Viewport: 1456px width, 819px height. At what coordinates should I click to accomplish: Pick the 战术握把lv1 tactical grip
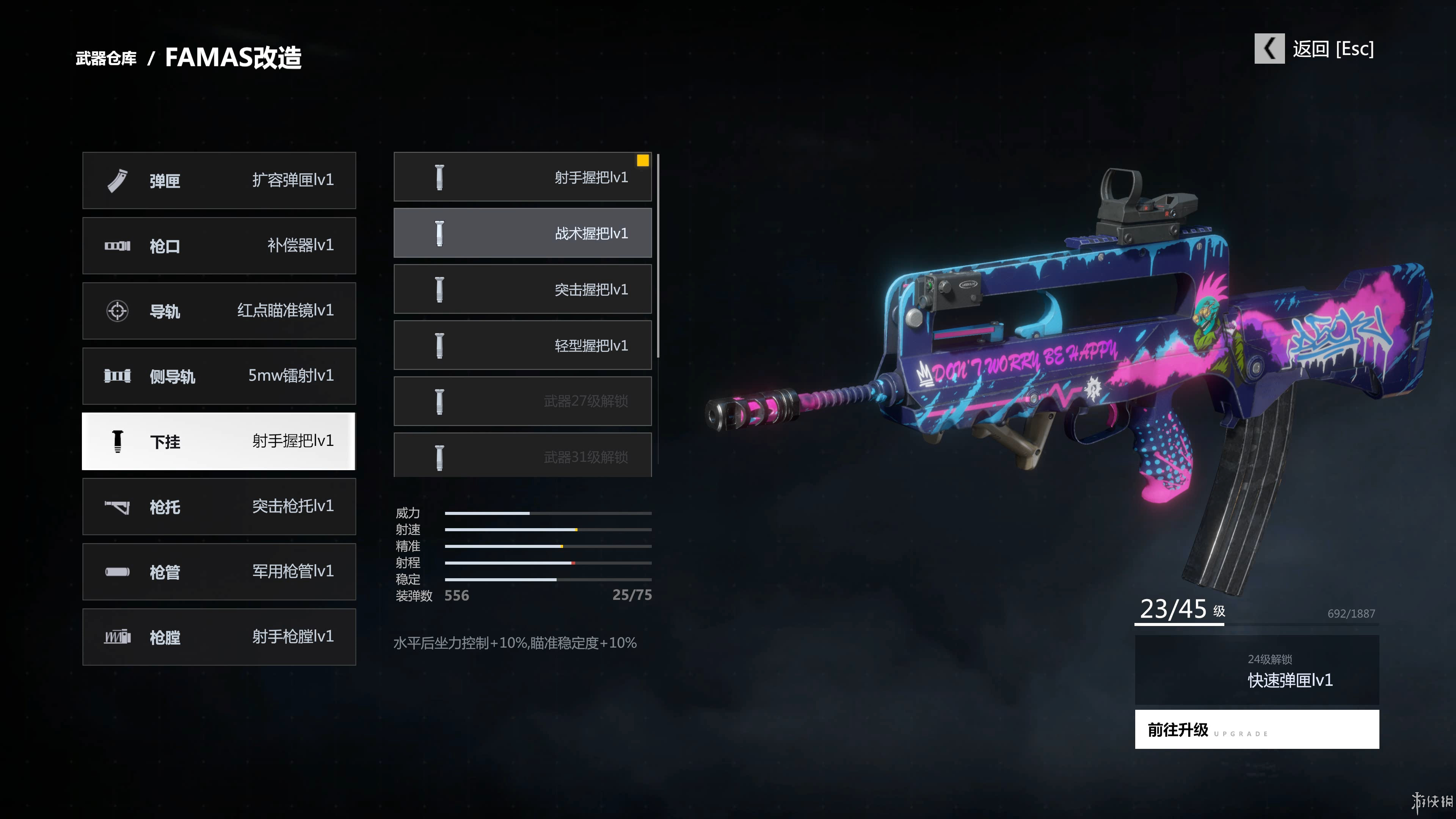[x=522, y=233]
